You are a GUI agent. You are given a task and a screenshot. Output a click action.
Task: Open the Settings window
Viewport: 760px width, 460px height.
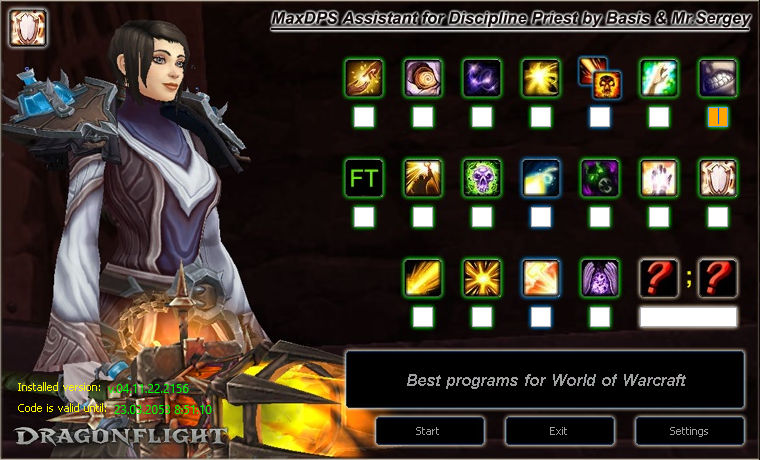pos(688,431)
